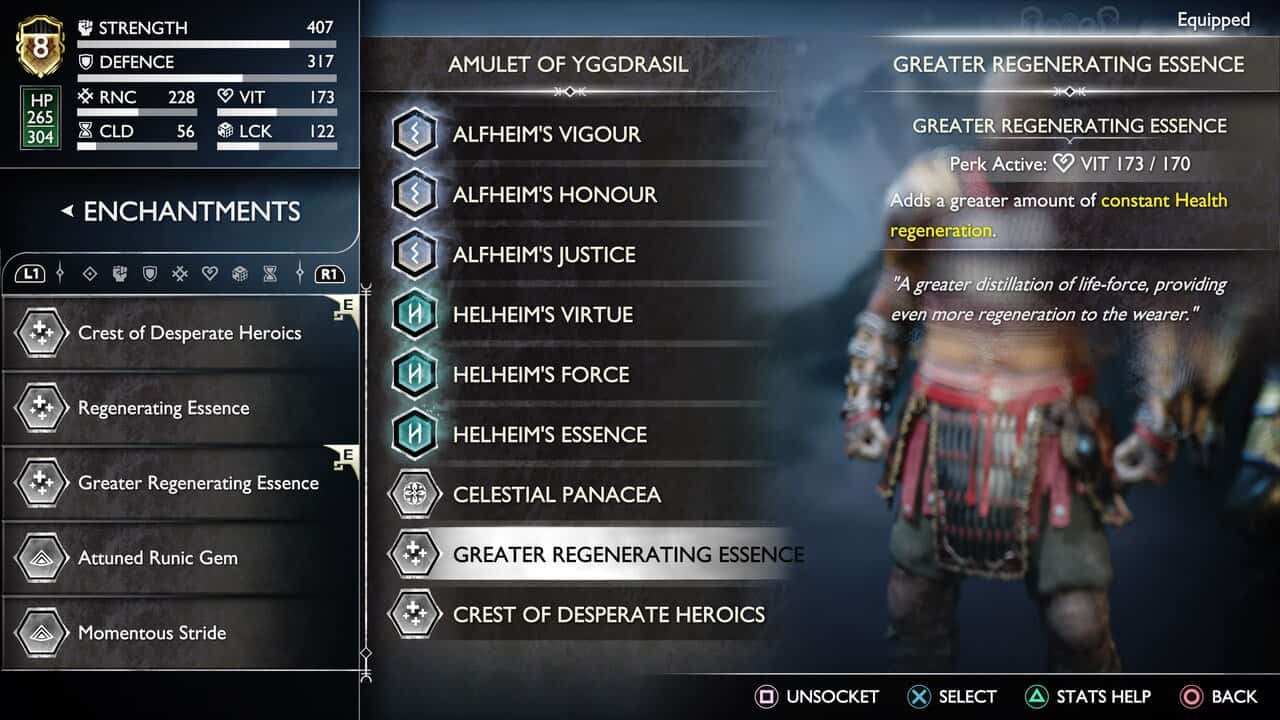Pick the Momentous Stride enchantment
This screenshot has height=720, width=1280.
[x=151, y=633]
